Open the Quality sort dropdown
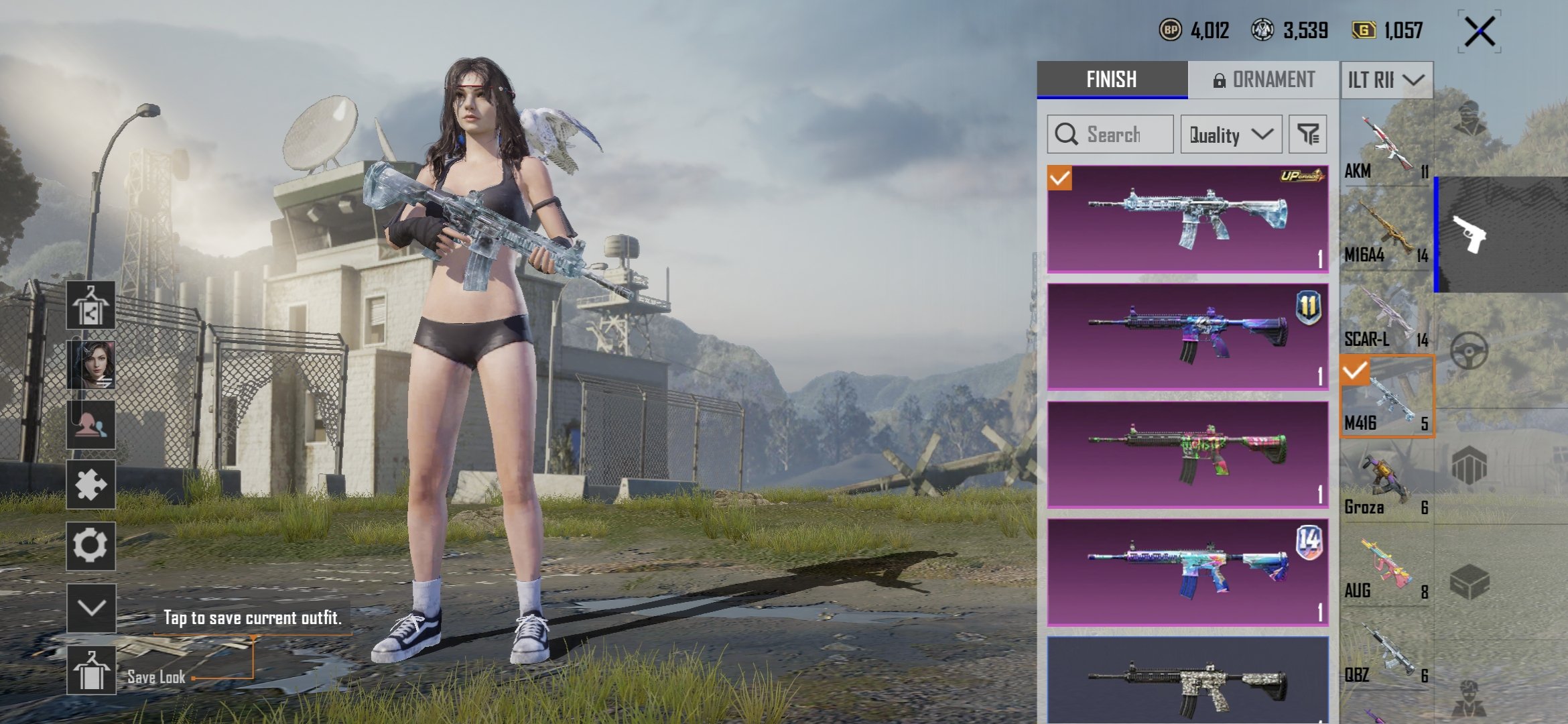Screen dimensions: 1568x724 coord(1231,134)
